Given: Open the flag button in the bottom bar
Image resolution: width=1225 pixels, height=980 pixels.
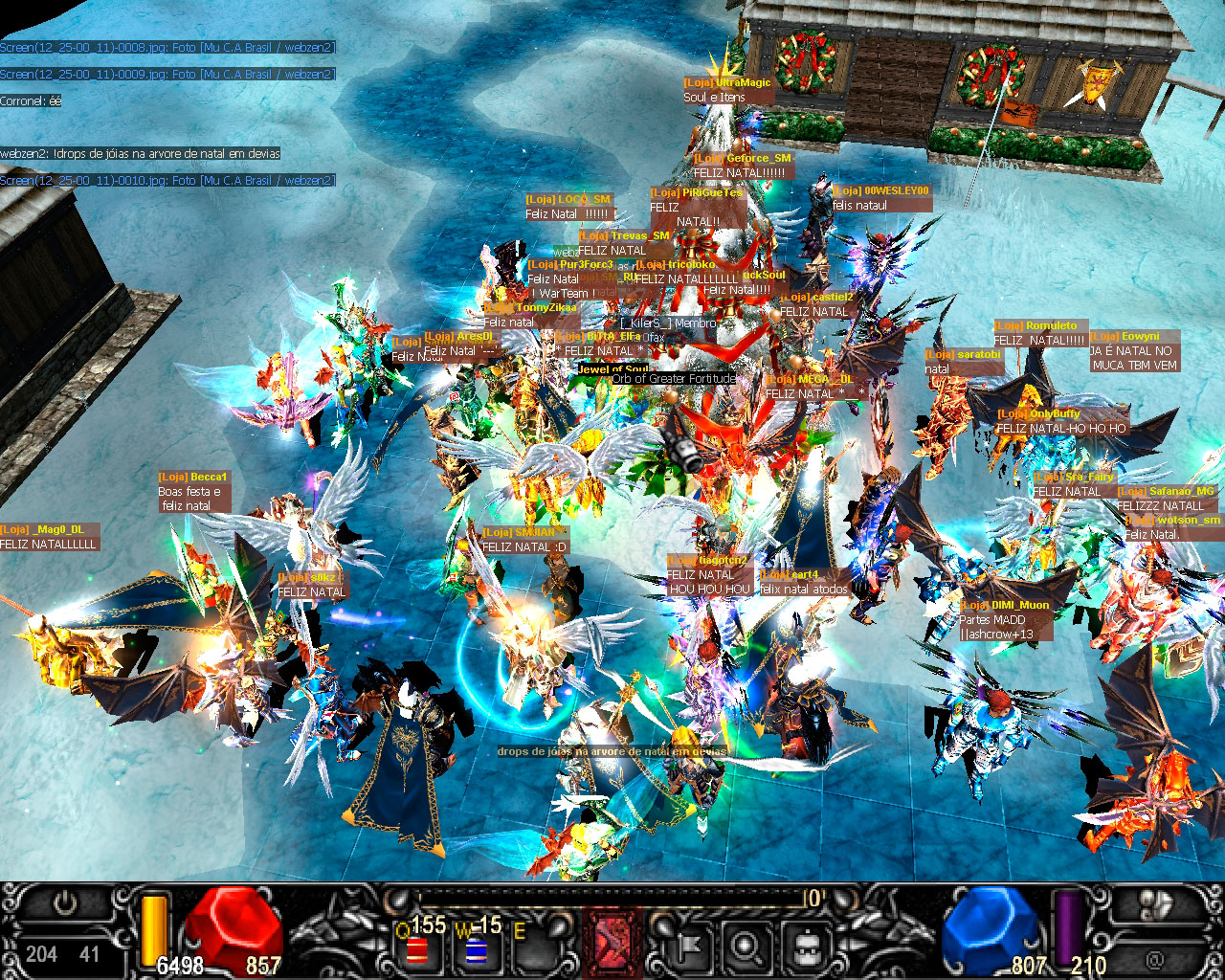Looking at the screenshot, I should coord(688,947).
